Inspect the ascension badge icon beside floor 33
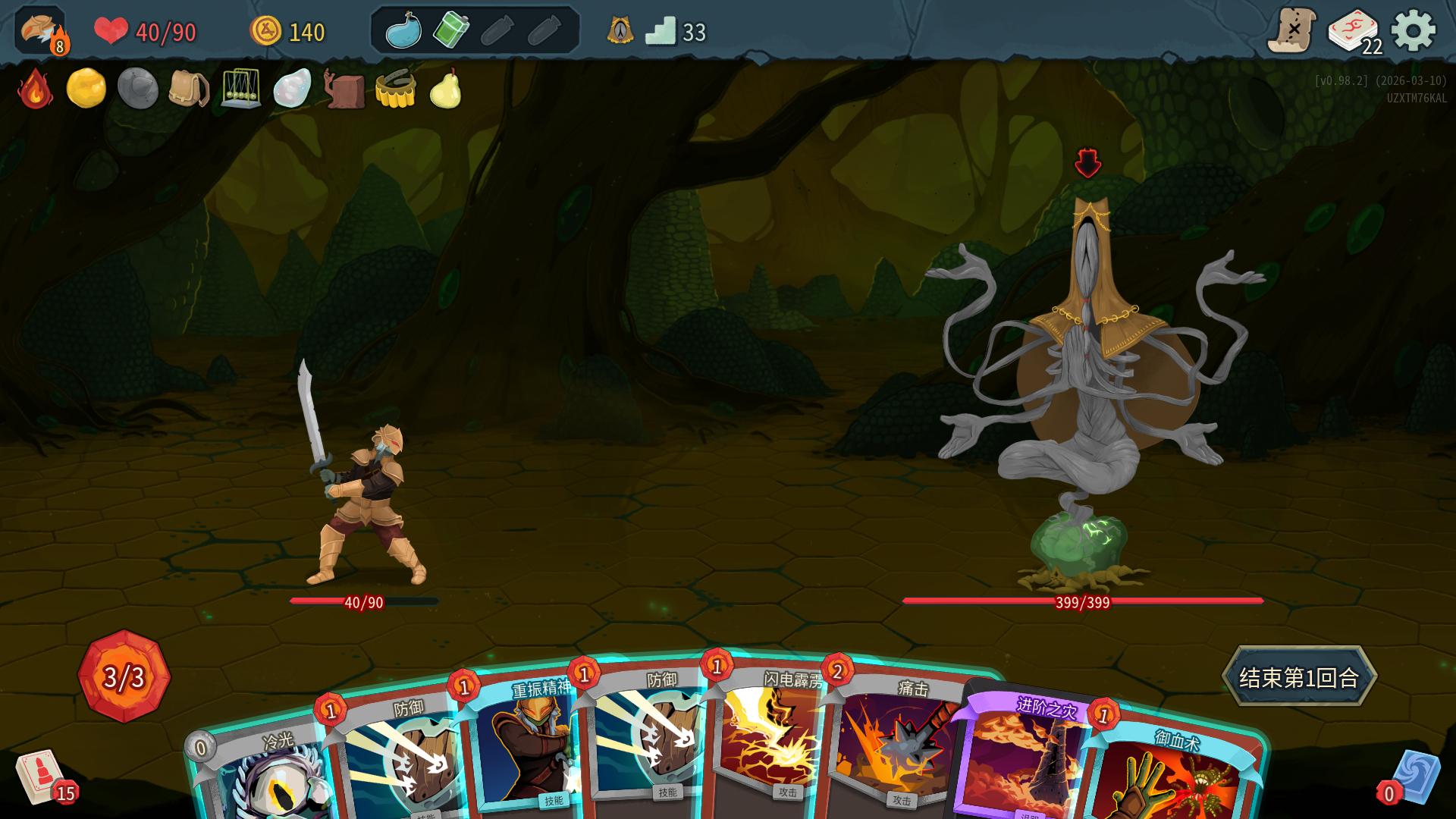Image resolution: width=1456 pixels, height=819 pixels. point(620,31)
